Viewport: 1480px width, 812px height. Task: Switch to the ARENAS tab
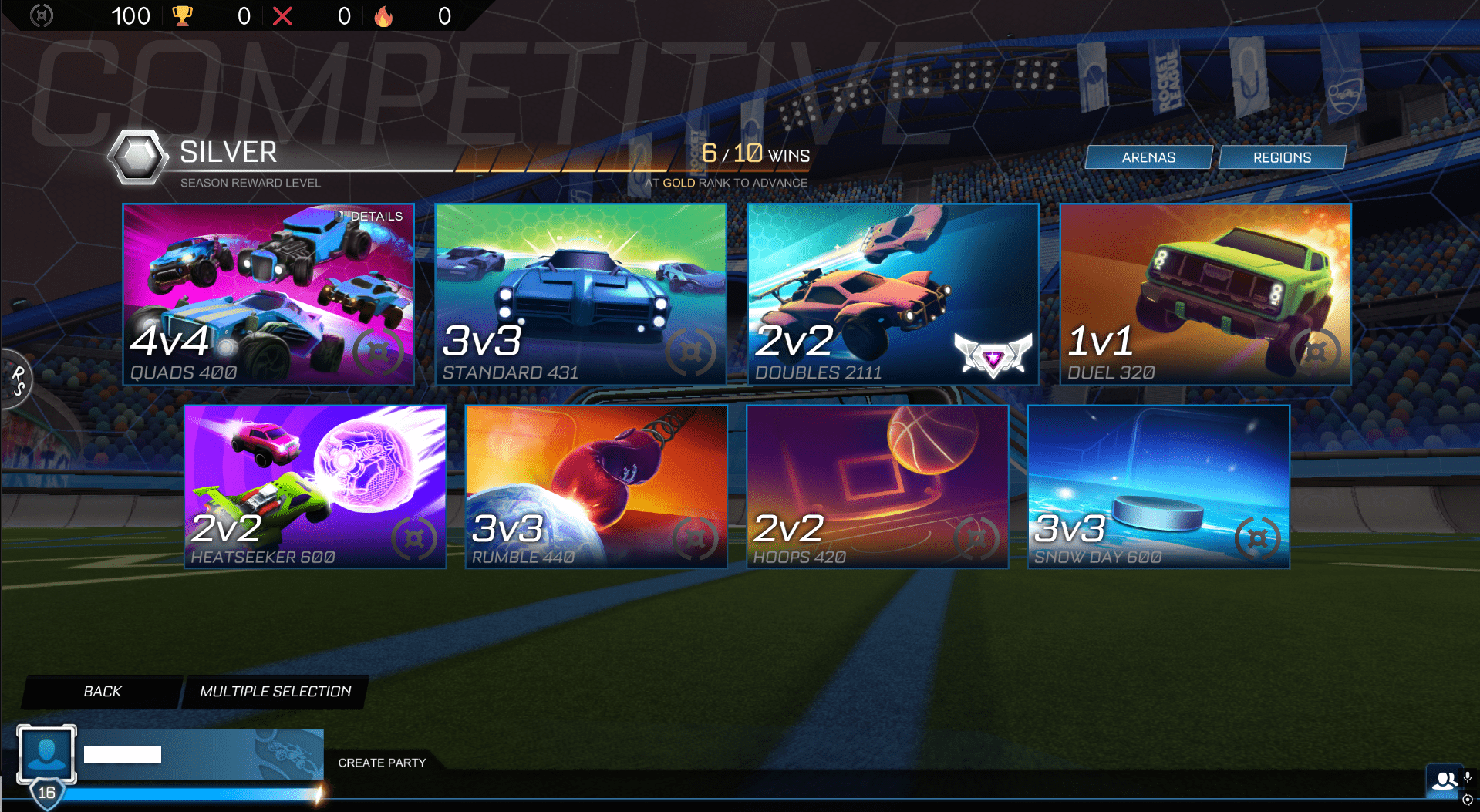(1148, 157)
